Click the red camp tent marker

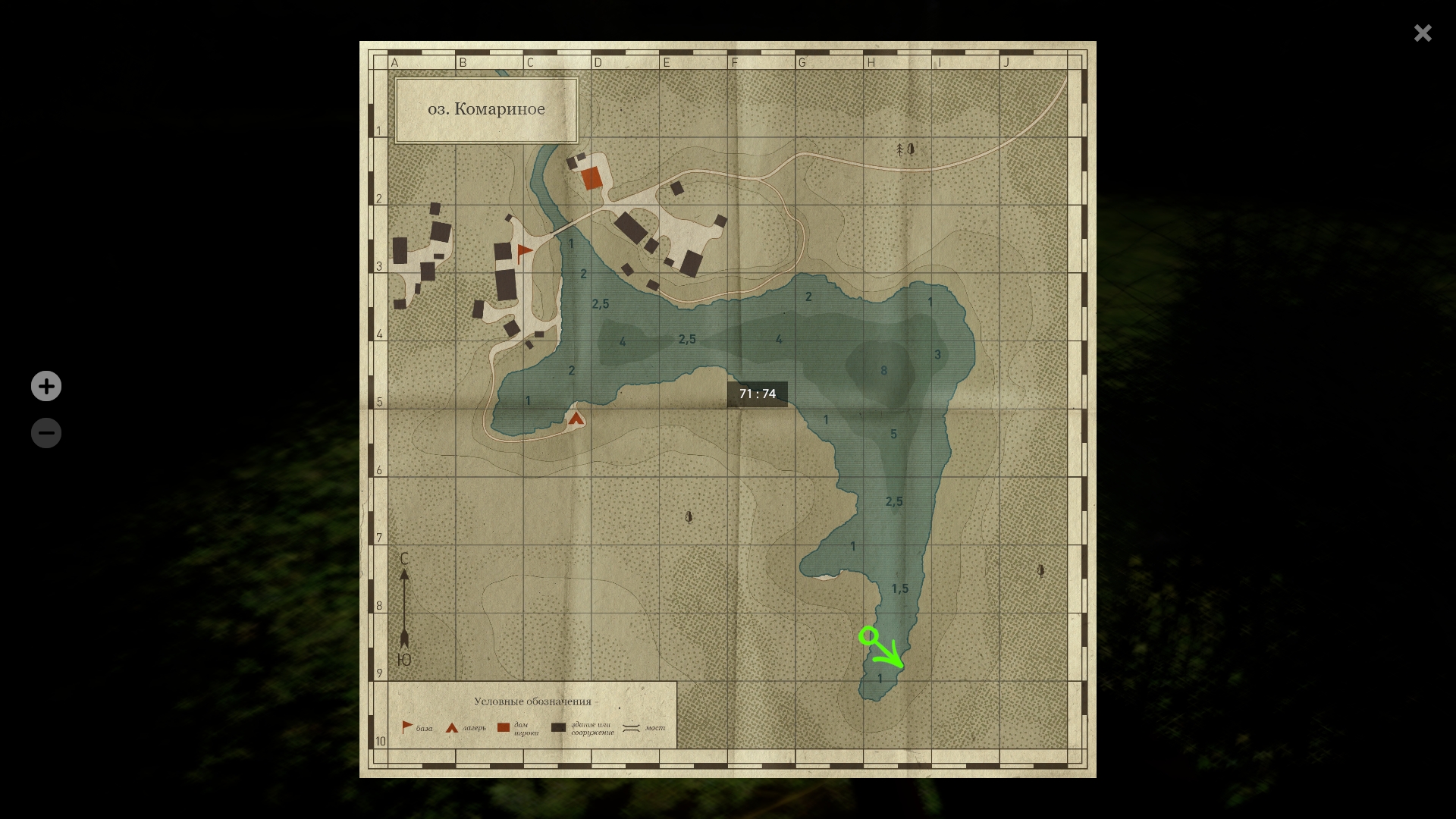pyautogui.click(x=576, y=418)
